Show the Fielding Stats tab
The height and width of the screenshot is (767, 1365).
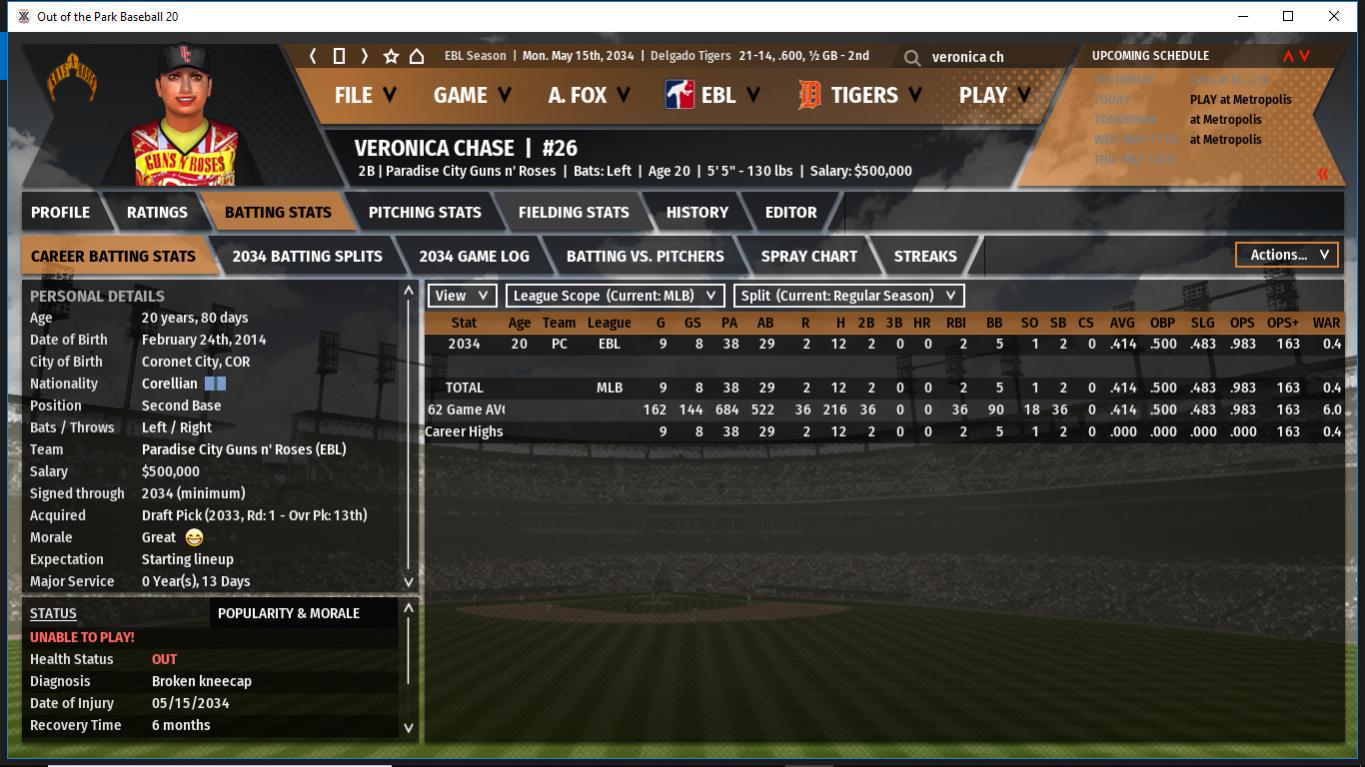tap(573, 212)
